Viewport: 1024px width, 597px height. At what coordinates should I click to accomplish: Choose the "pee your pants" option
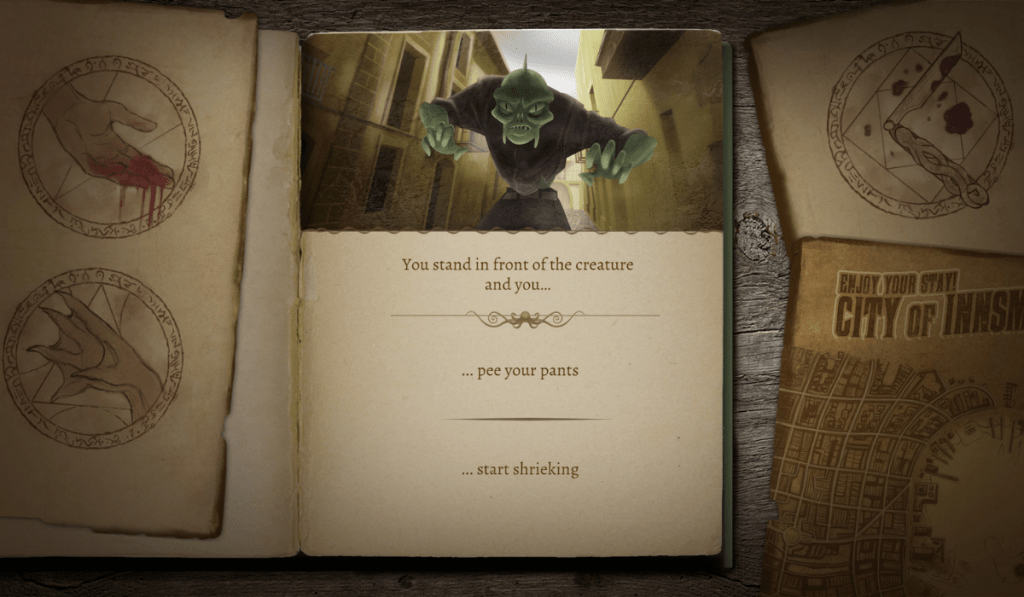(x=520, y=371)
